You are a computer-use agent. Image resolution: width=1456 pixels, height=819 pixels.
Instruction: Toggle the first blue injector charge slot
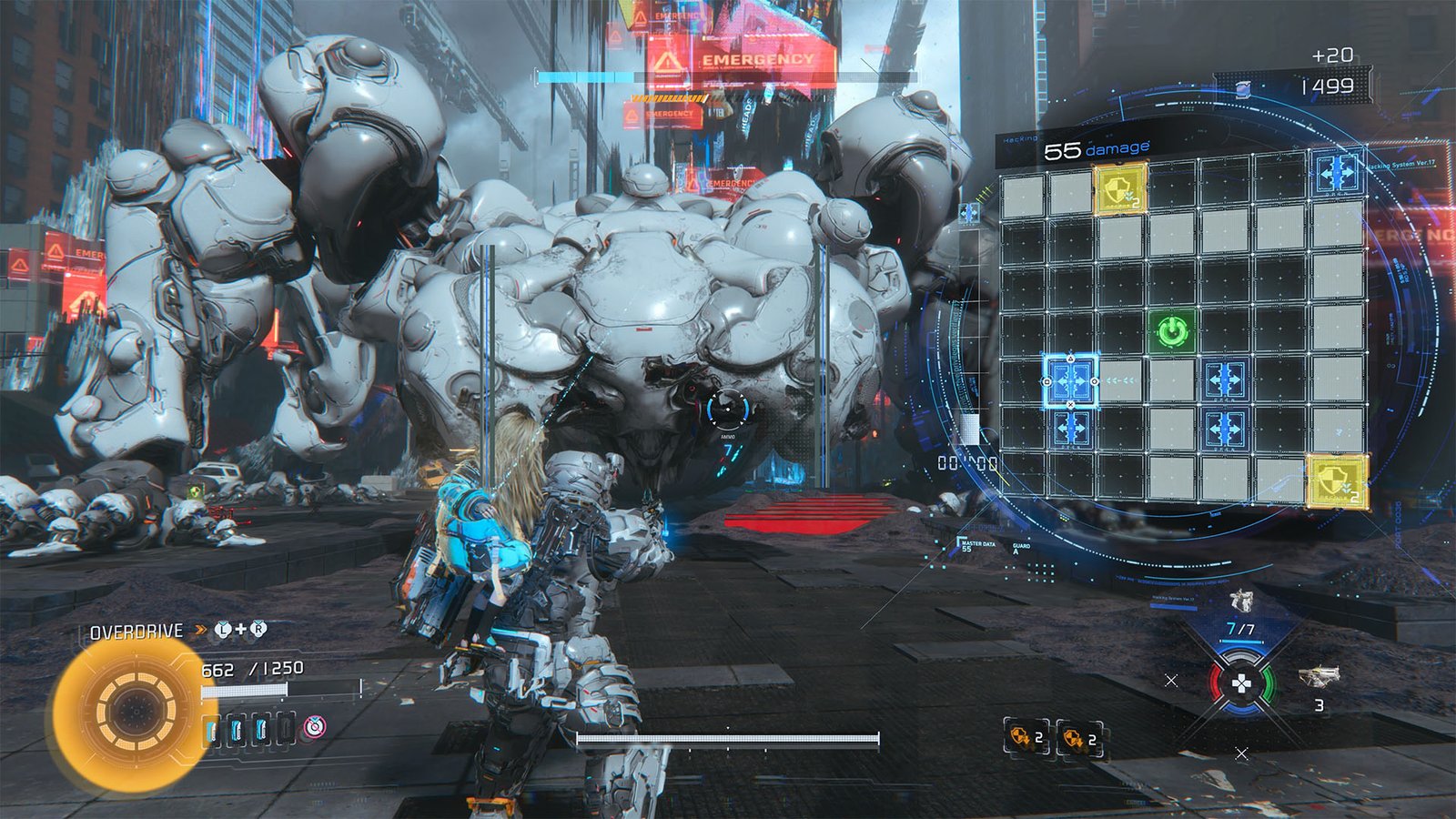pyautogui.click(x=211, y=729)
